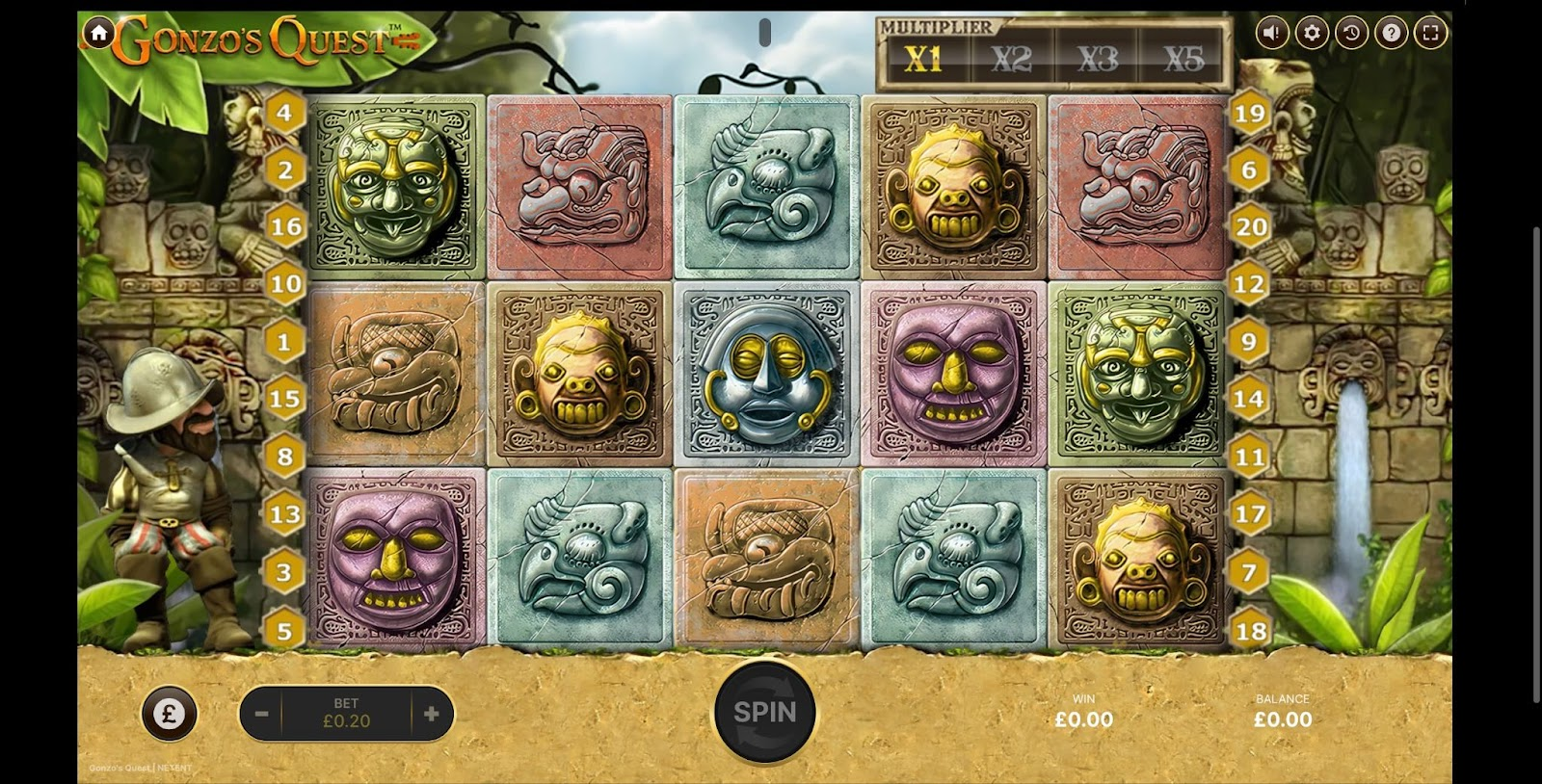
Task: Open the help question mark button
Action: (x=1392, y=33)
